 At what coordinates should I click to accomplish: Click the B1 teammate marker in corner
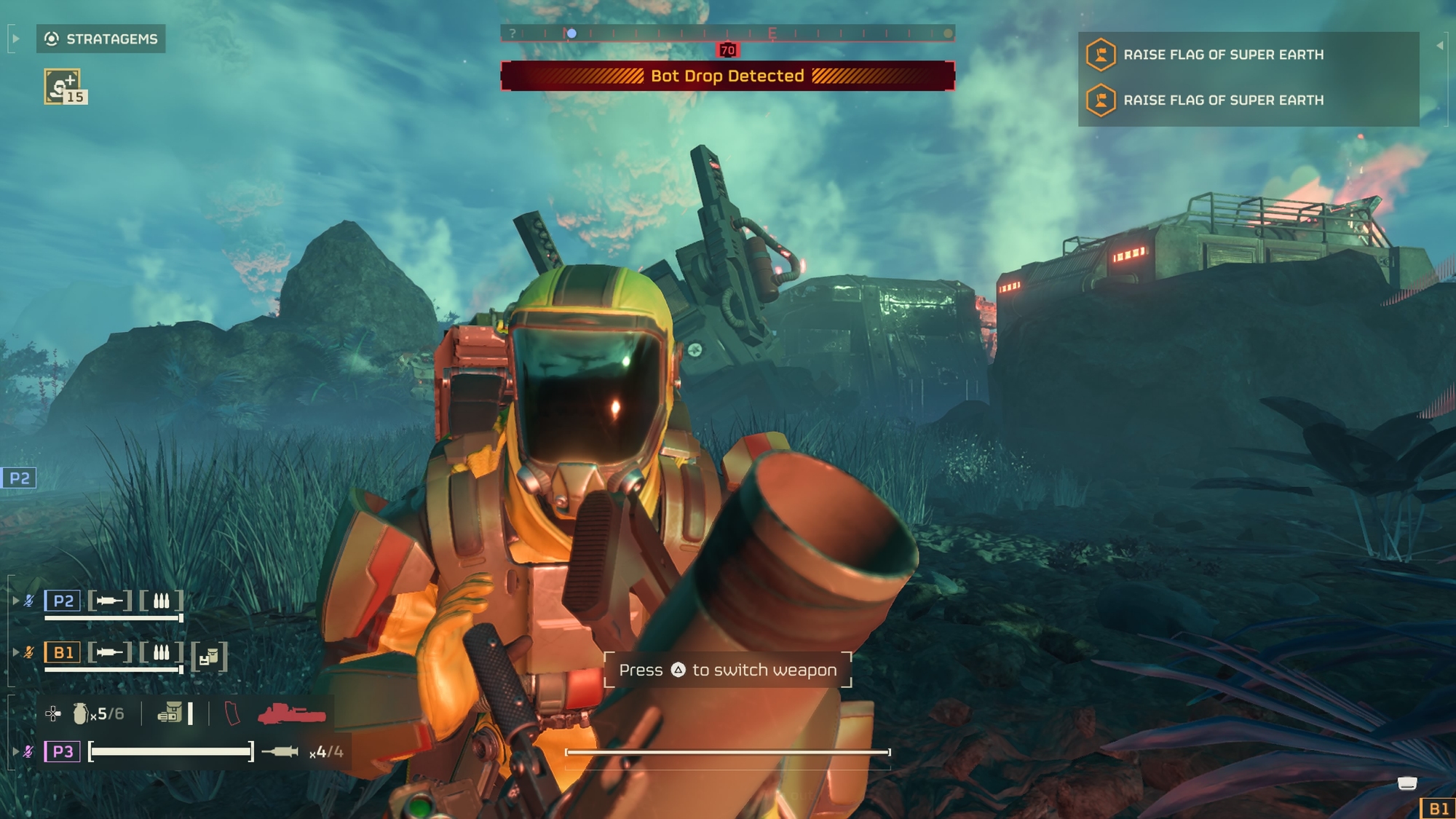(1438, 808)
